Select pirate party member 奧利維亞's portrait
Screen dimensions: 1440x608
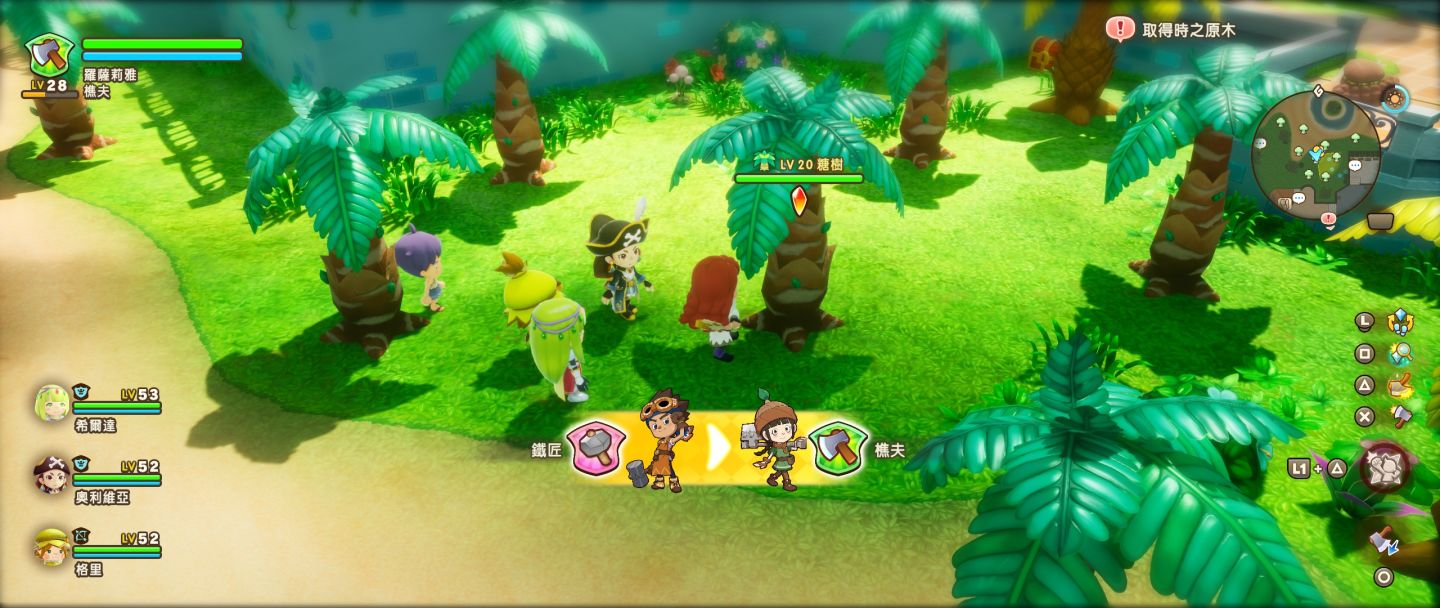coord(52,474)
